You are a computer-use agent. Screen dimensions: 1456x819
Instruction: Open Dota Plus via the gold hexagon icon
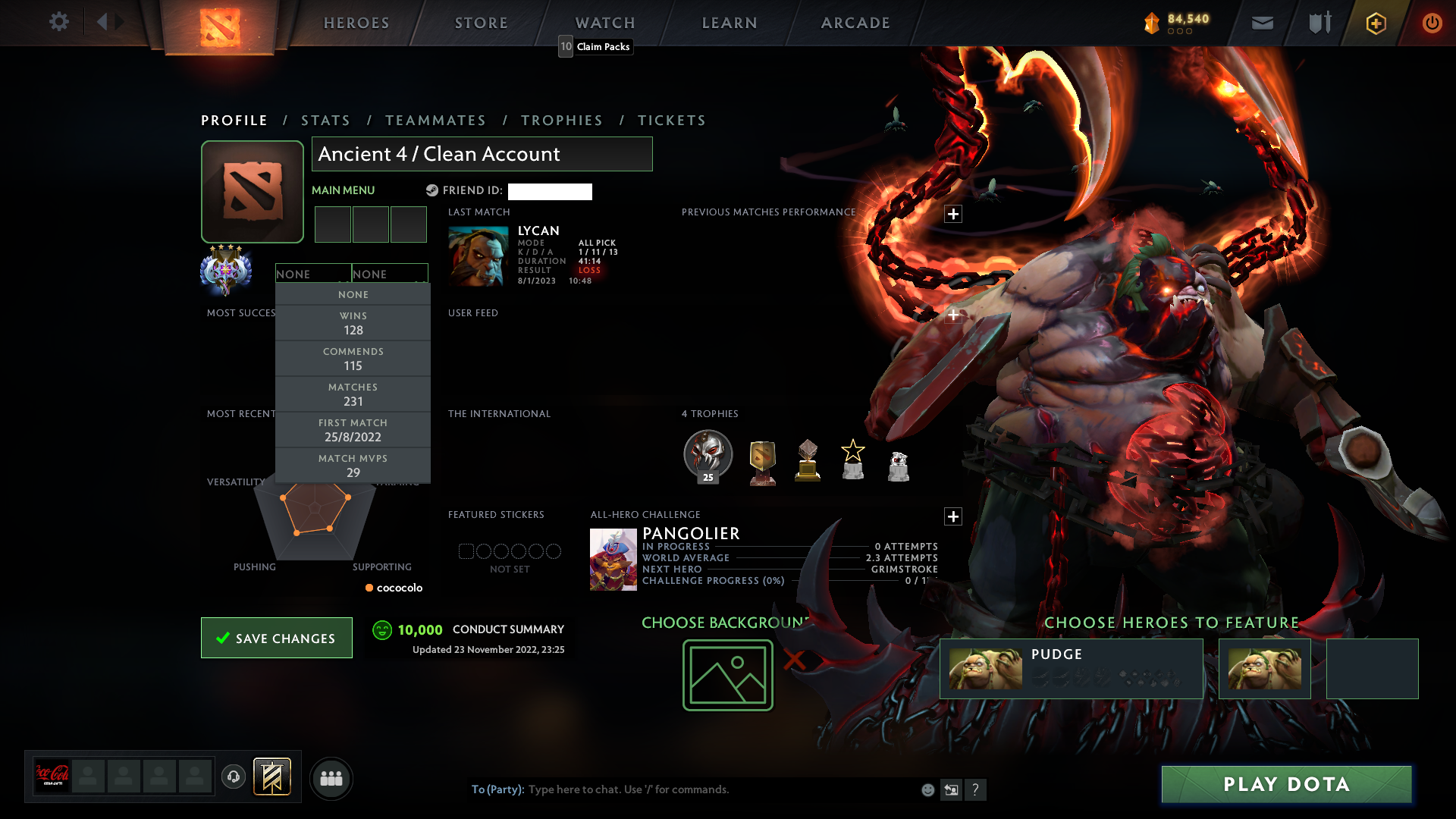click(x=1375, y=23)
